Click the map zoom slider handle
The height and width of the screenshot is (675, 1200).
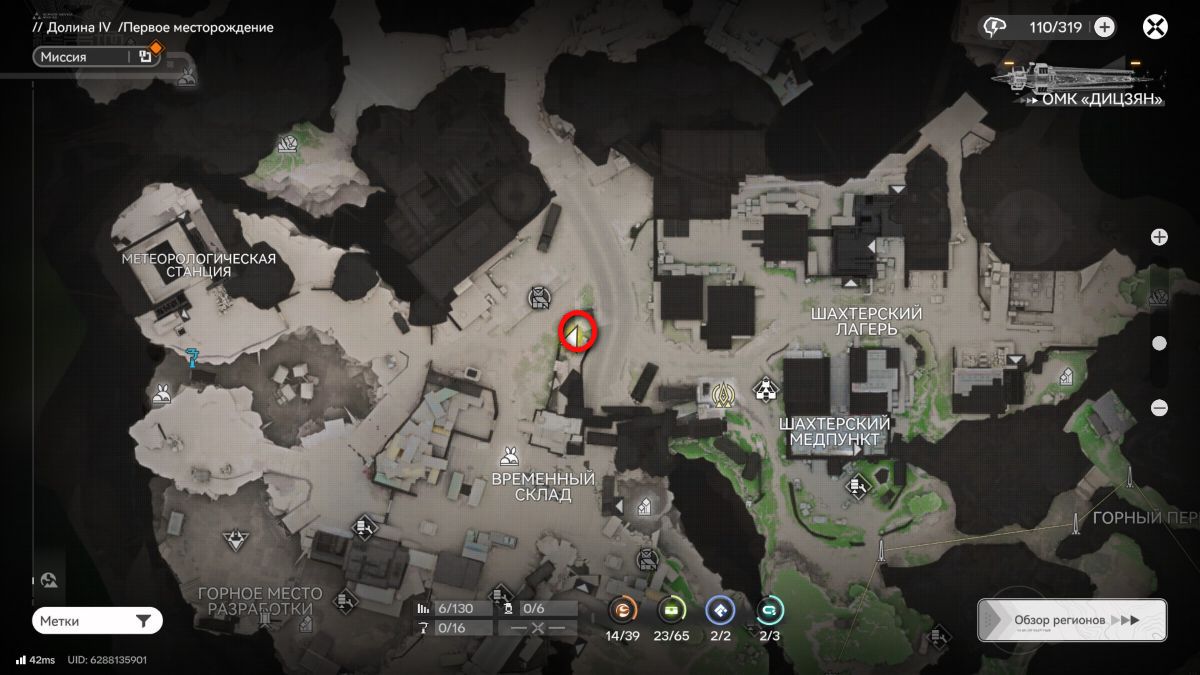coord(1159,343)
